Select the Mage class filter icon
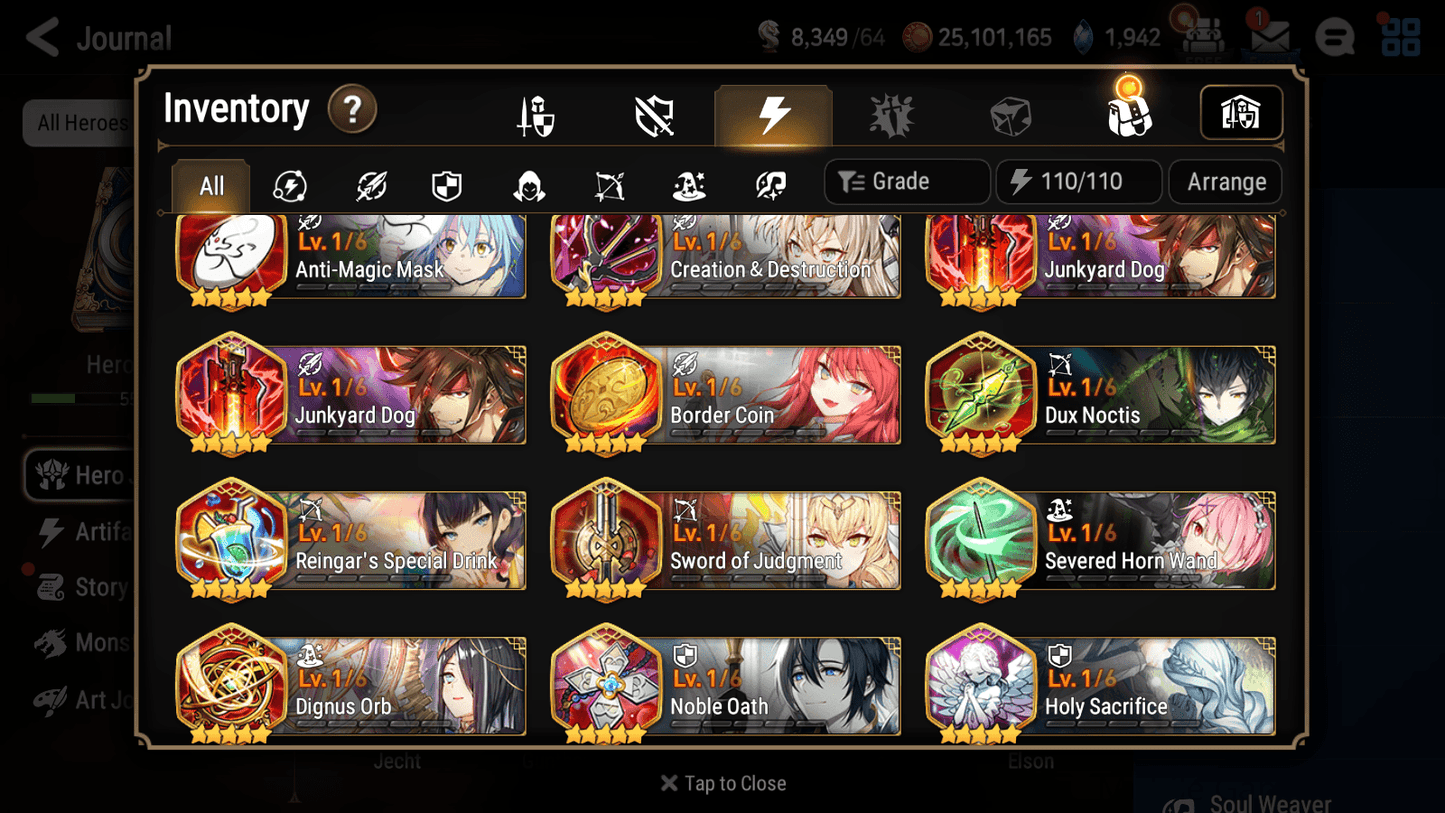 688,182
